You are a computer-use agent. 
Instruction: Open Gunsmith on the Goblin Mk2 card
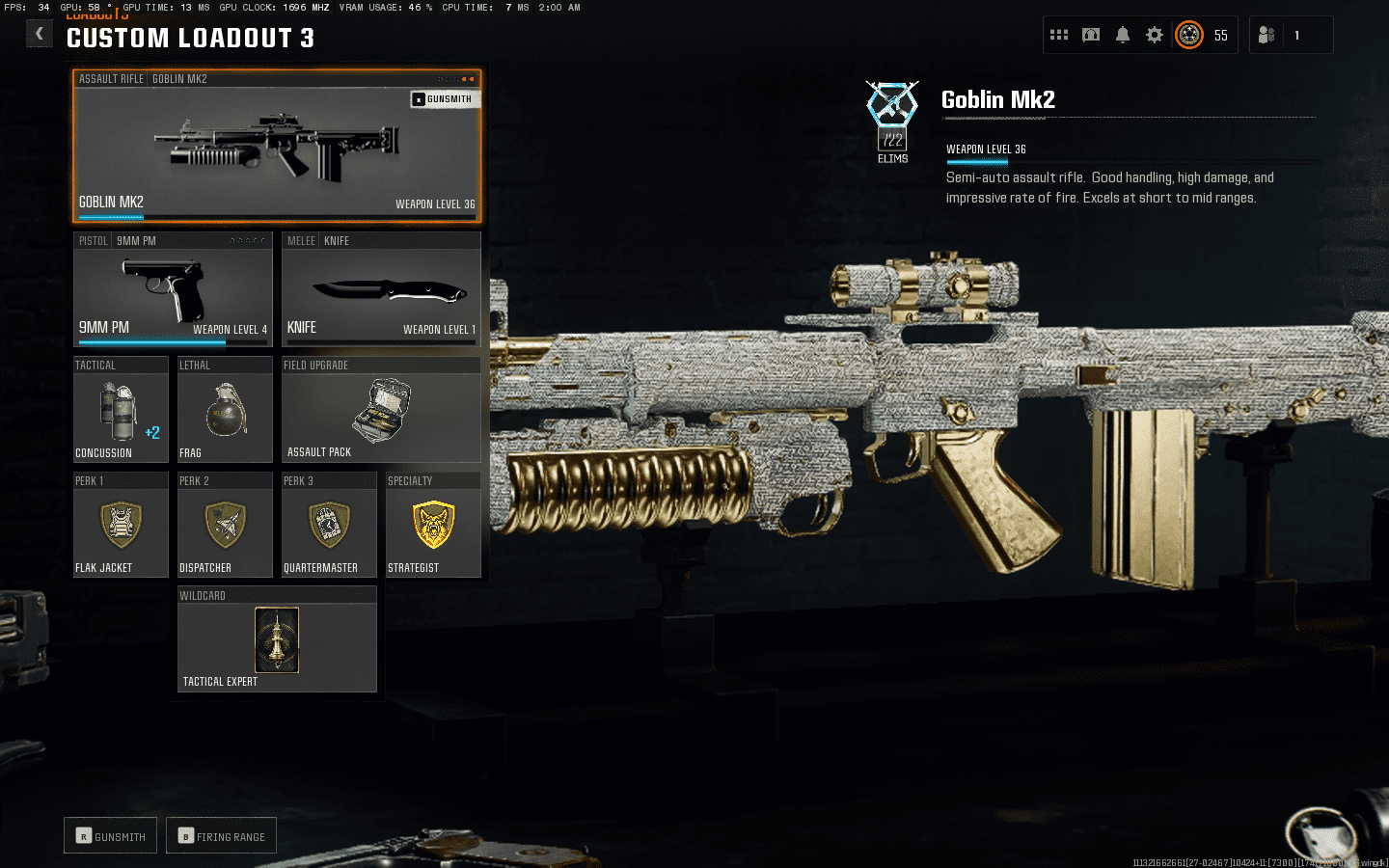pos(444,99)
